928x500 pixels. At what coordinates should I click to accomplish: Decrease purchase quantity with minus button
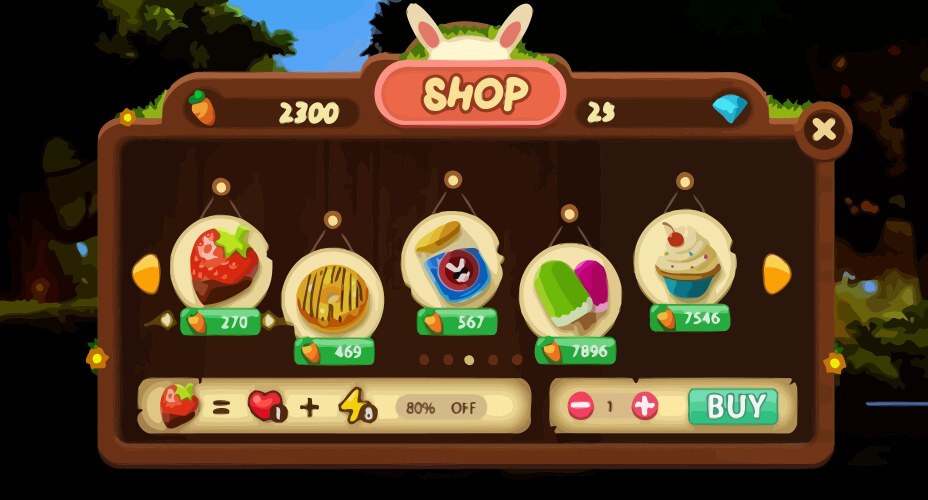pyautogui.click(x=581, y=406)
